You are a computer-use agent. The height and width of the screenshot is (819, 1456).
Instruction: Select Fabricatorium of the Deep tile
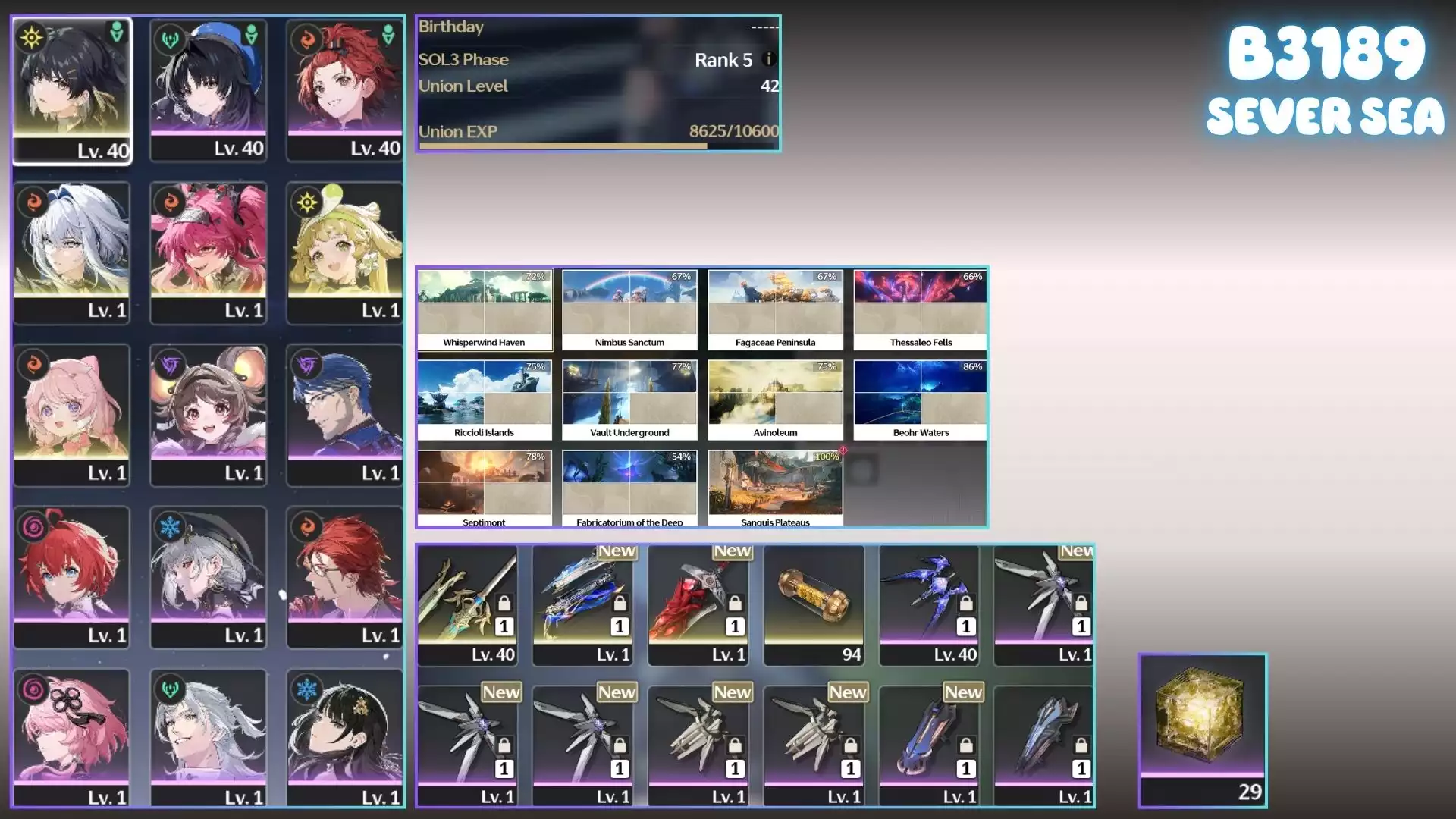tap(629, 488)
